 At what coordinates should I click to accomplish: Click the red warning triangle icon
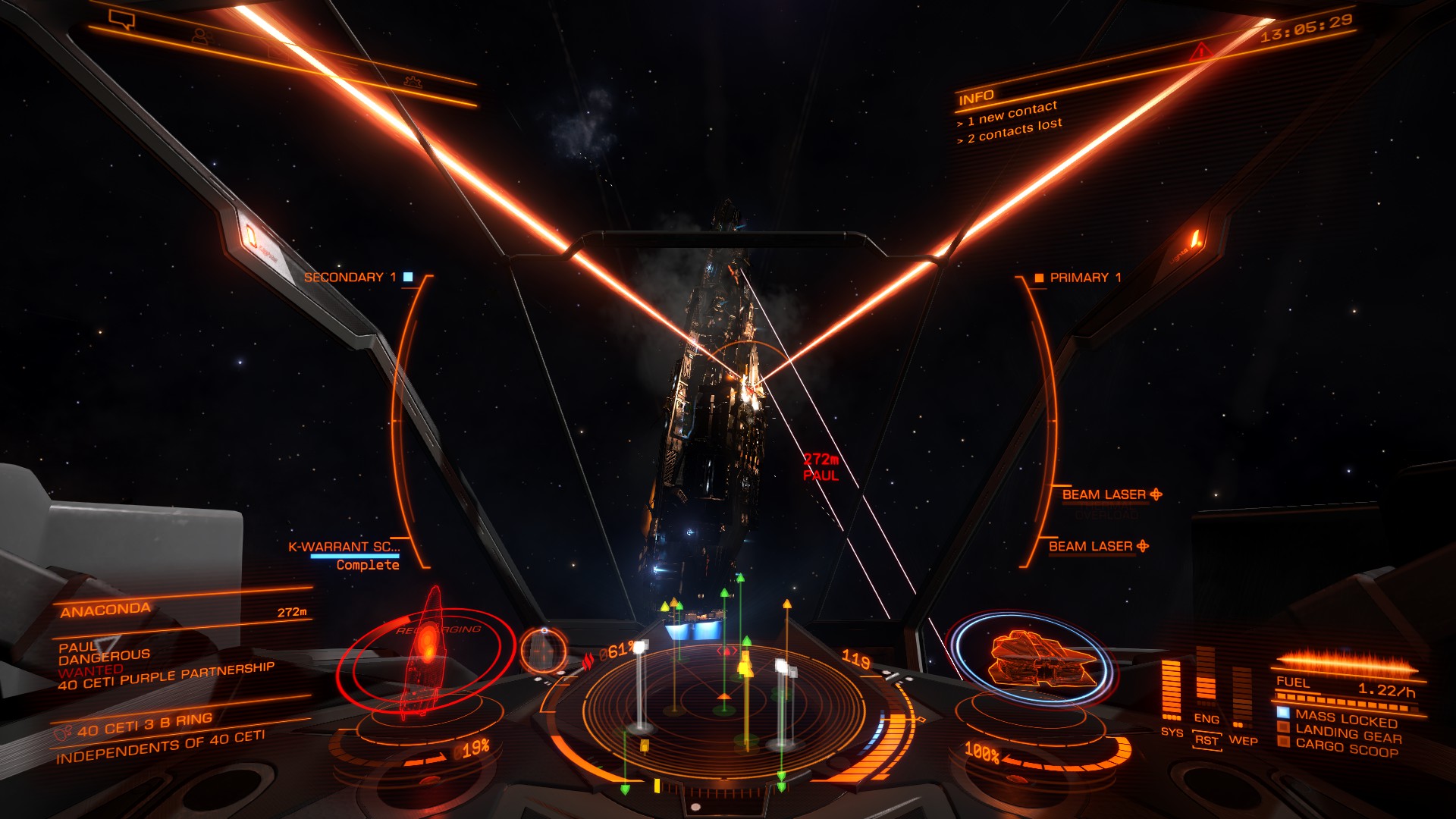click(x=1200, y=52)
